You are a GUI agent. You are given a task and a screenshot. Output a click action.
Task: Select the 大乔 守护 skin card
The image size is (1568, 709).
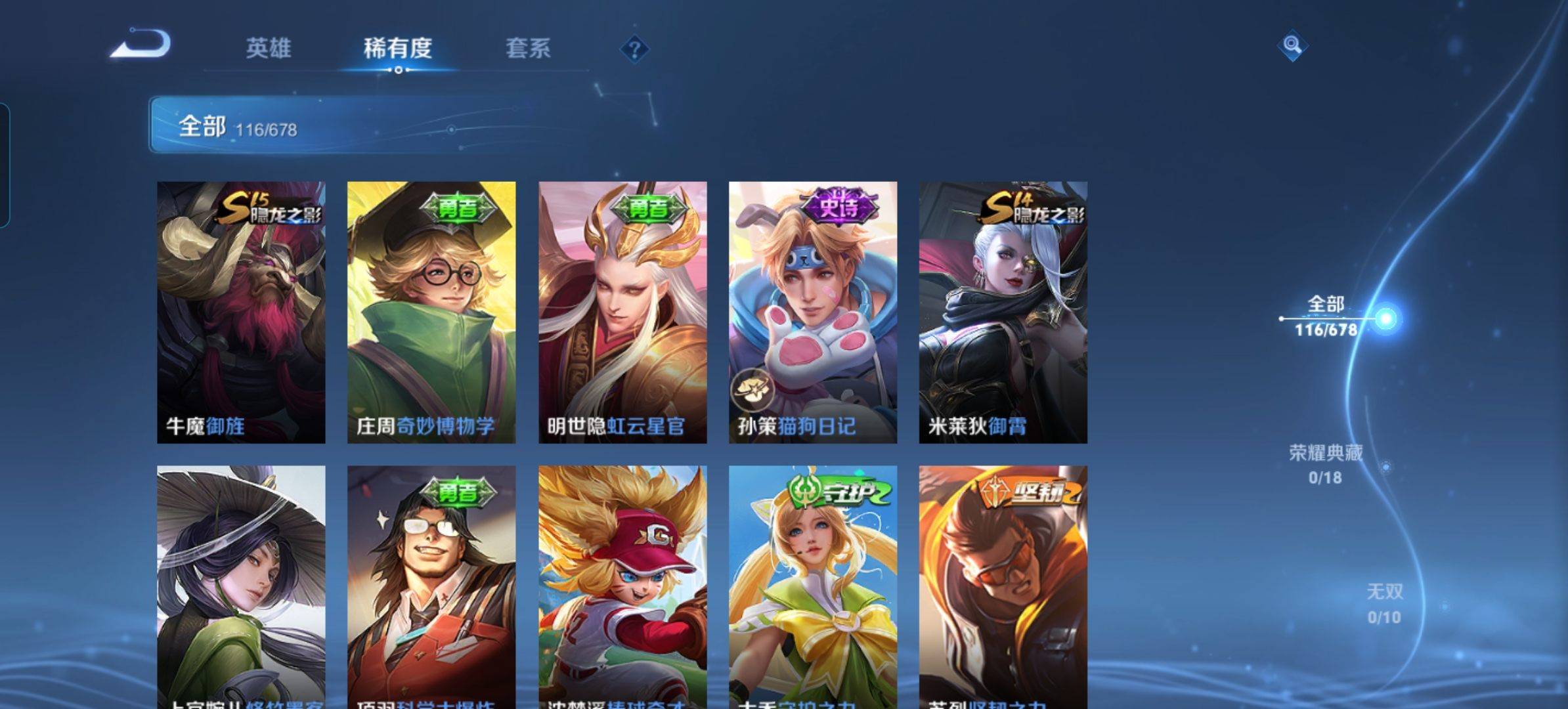(x=813, y=588)
